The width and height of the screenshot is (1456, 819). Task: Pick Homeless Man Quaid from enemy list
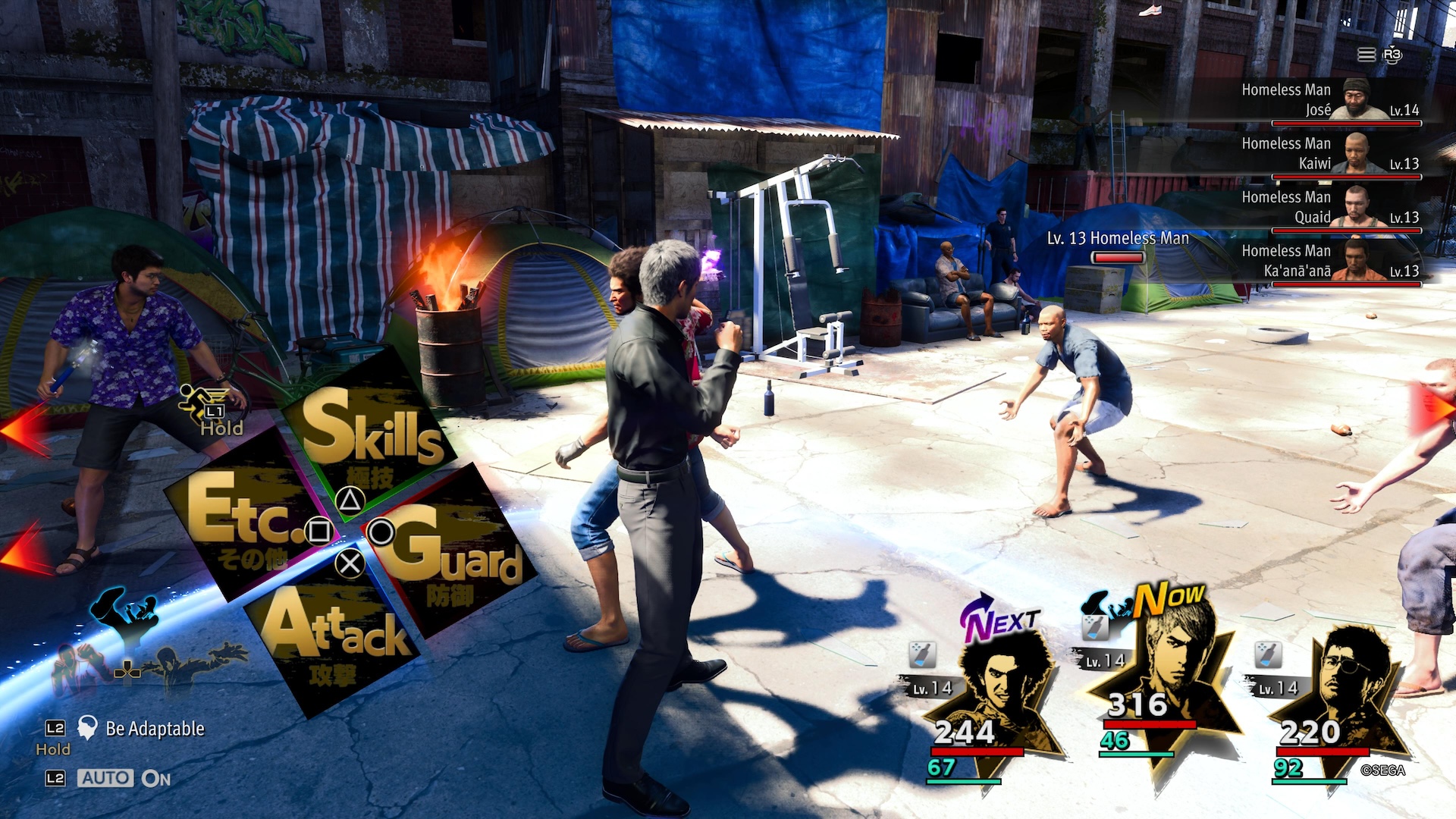1329,208
